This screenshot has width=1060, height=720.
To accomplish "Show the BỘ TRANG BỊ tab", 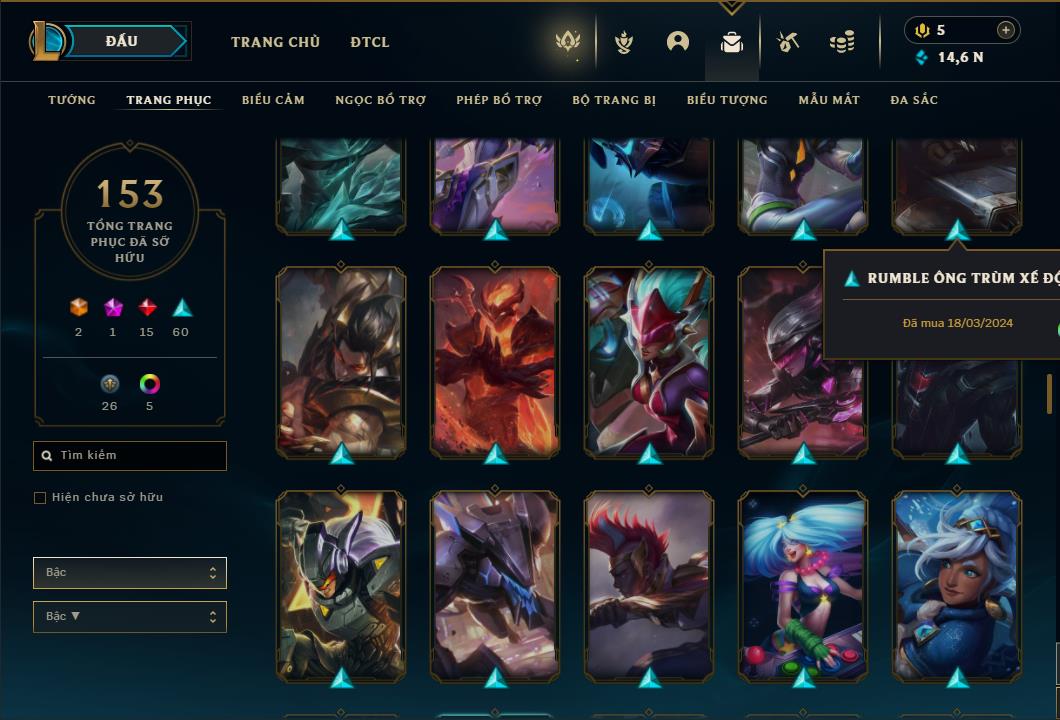I will coord(614,100).
